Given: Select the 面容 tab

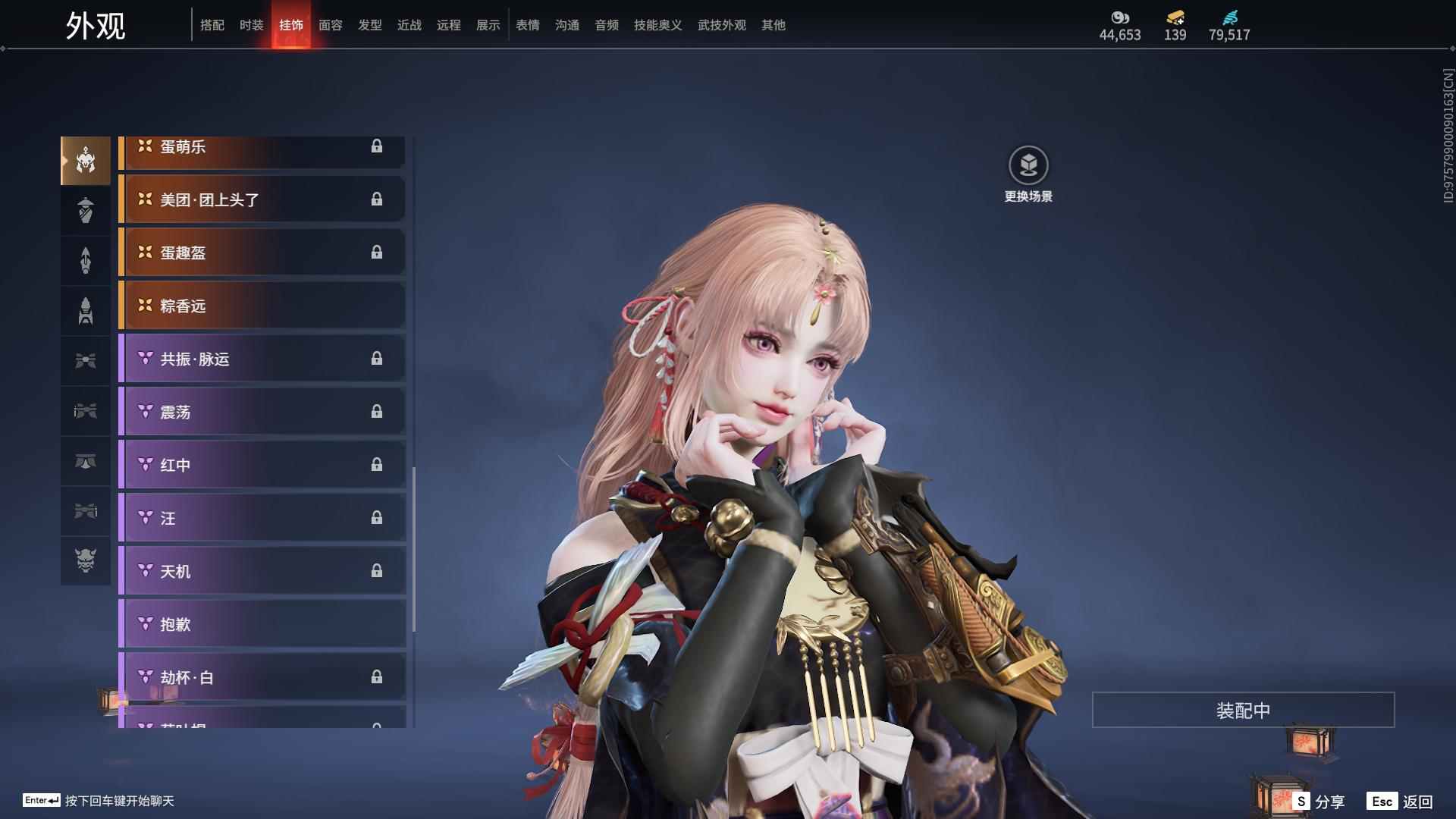Looking at the screenshot, I should click(x=330, y=25).
